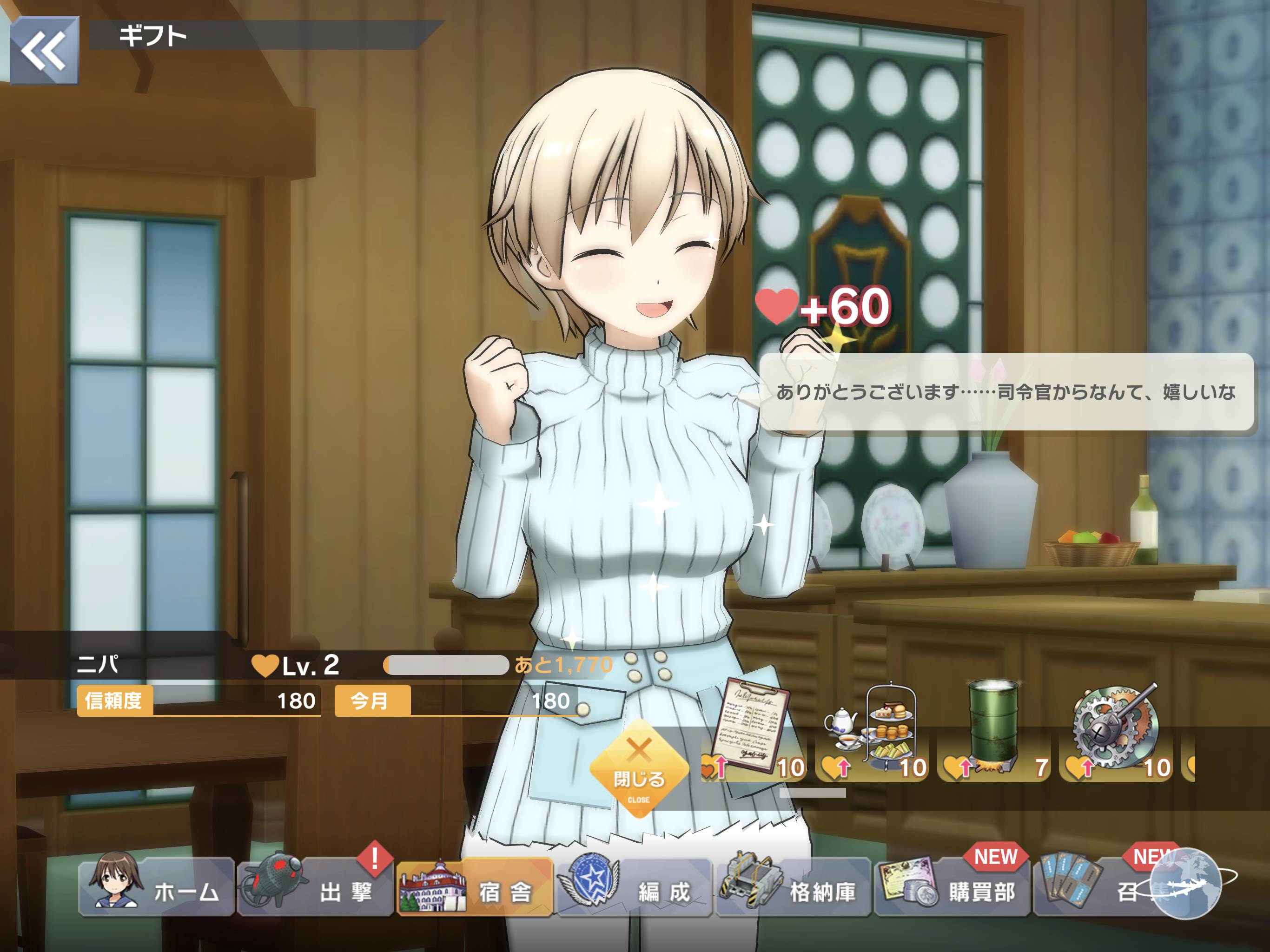The width and height of the screenshot is (1270, 952).
Task: Go back with the double-arrow button
Action: tap(44, 51)
